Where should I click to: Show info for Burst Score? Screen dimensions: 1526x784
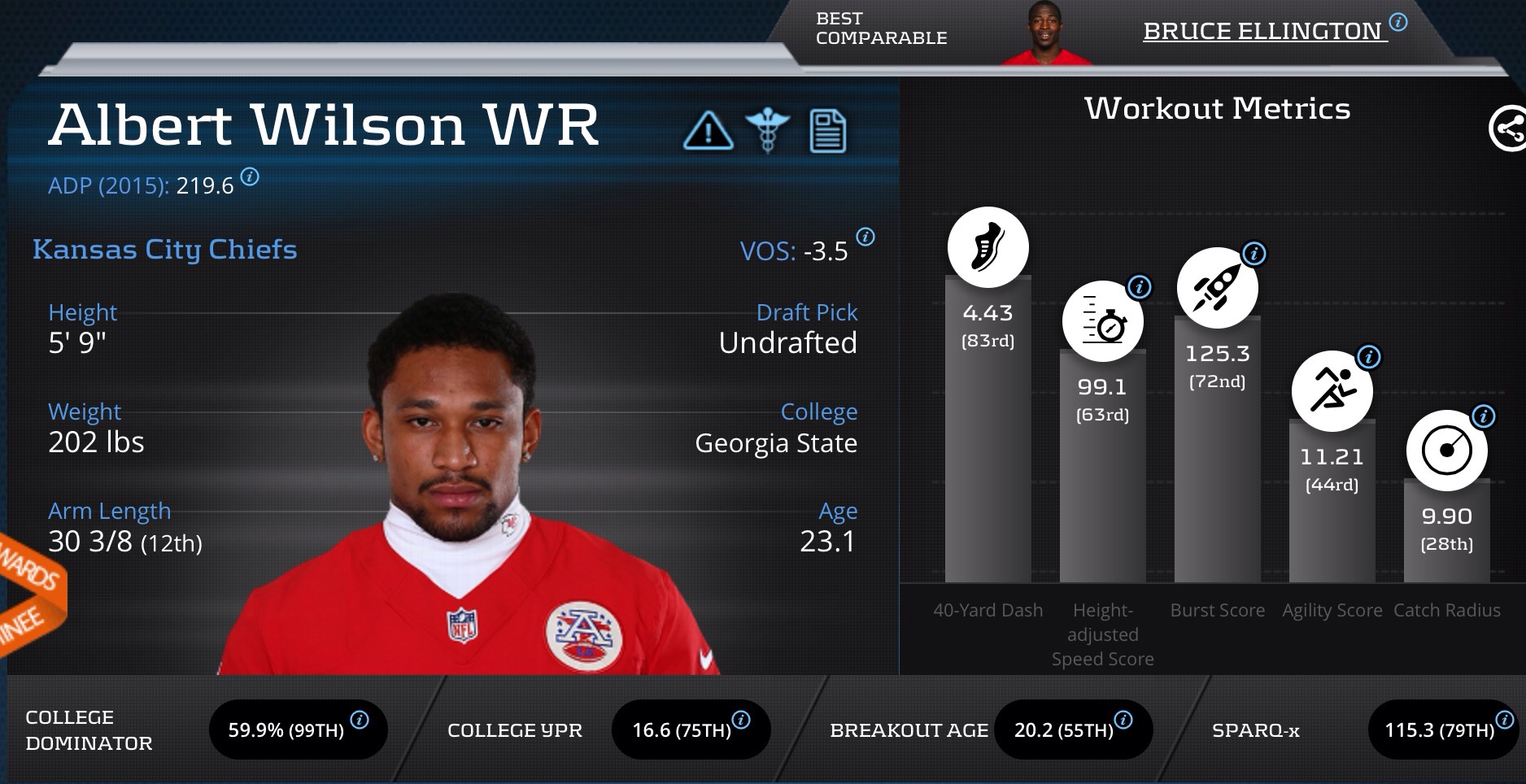(1254, 253)
